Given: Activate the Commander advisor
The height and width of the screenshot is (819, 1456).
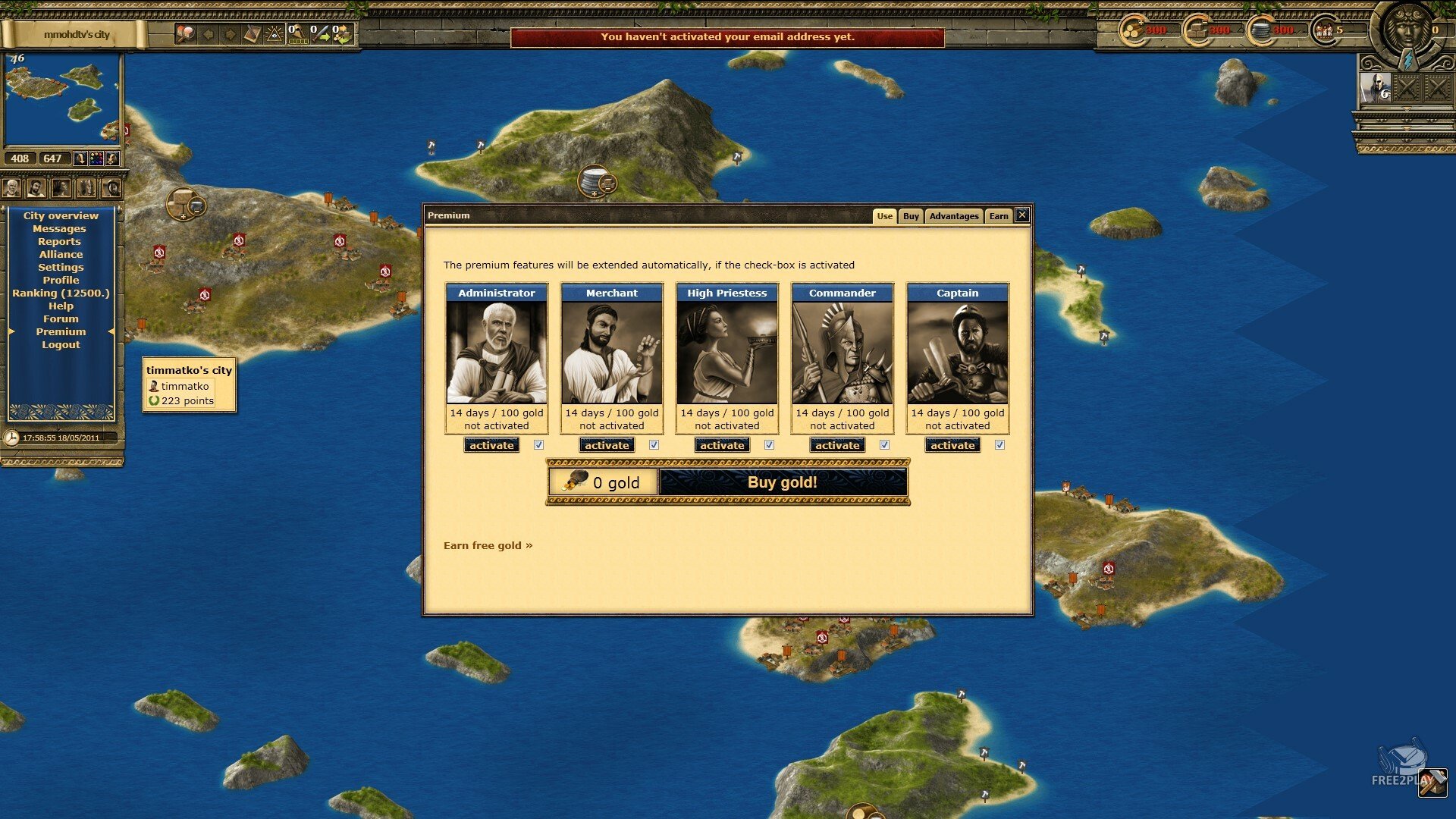Looking at the screenshot, I should click(x=837, y=445).
